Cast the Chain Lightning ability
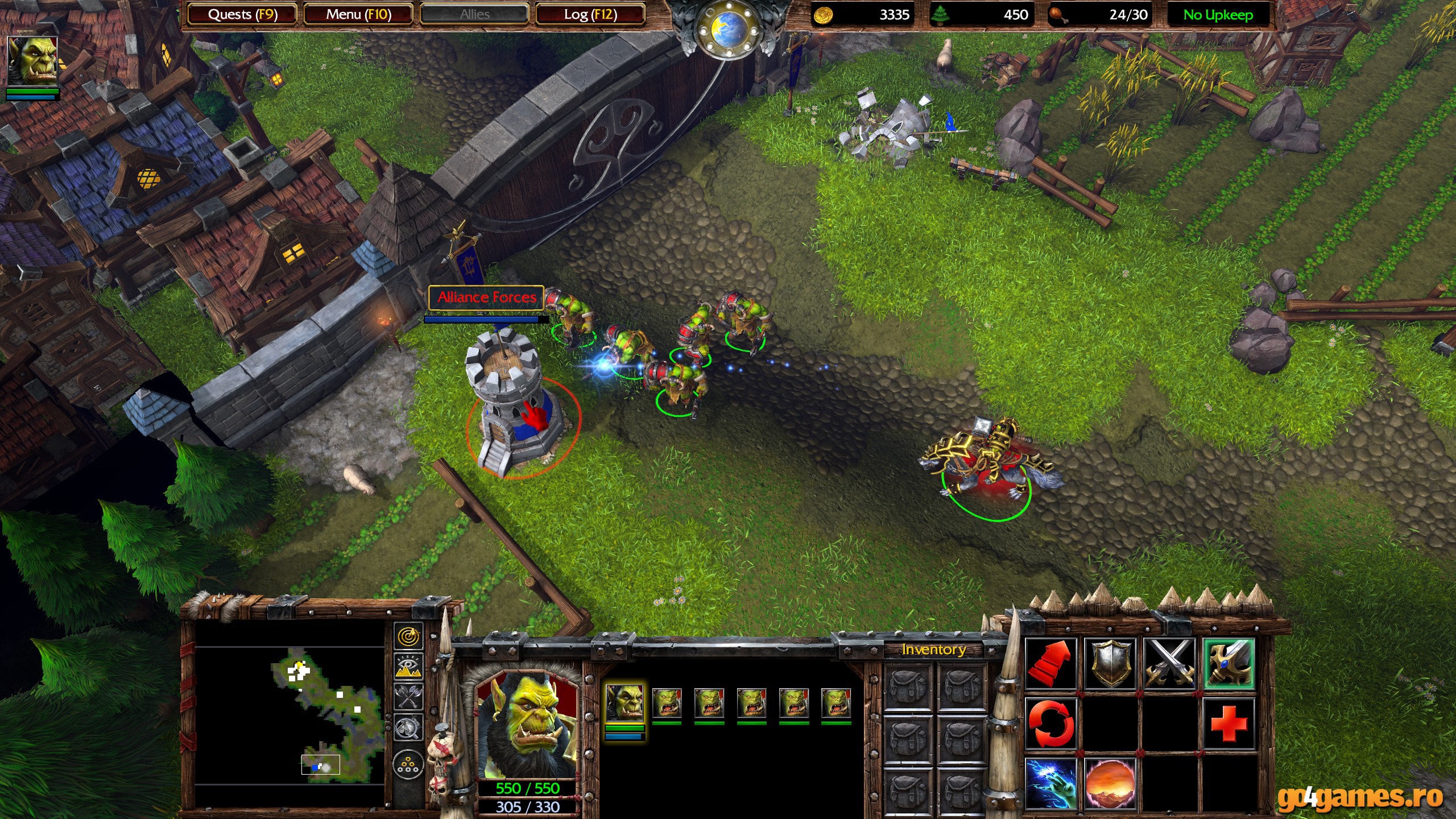 coord(1051,783)
